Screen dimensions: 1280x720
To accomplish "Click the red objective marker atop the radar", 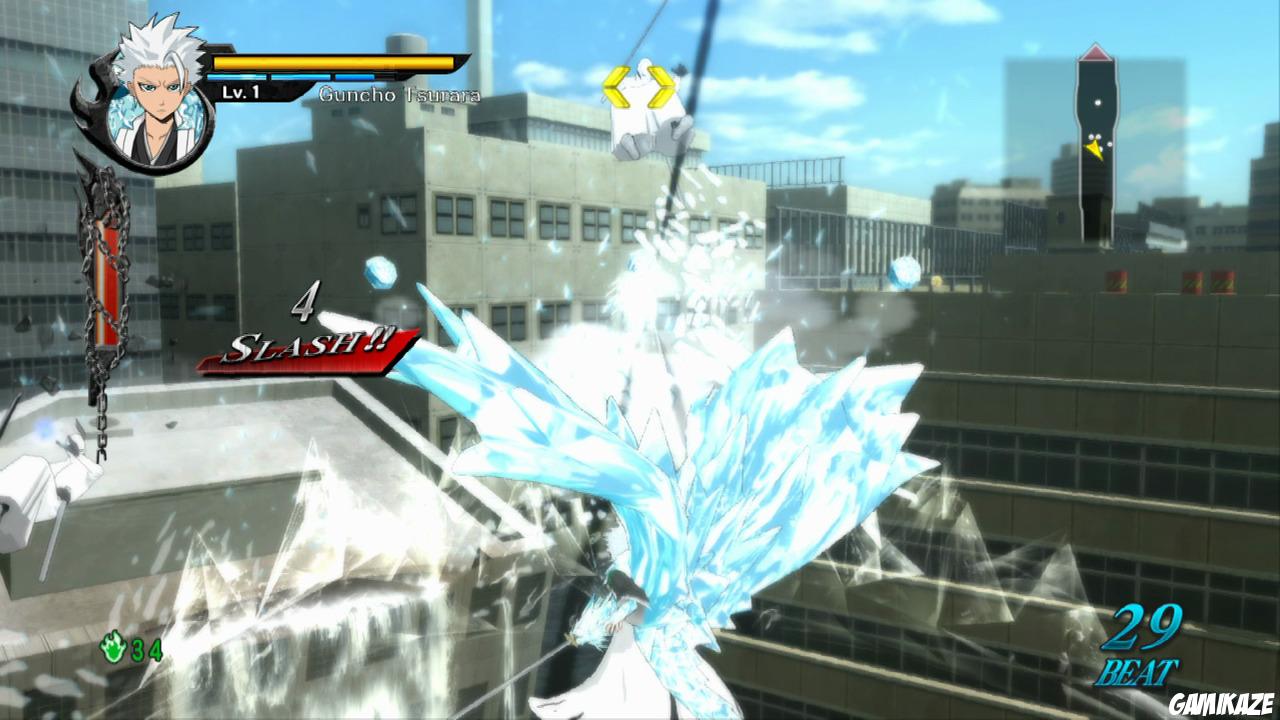I will (x=1094, y=52).
